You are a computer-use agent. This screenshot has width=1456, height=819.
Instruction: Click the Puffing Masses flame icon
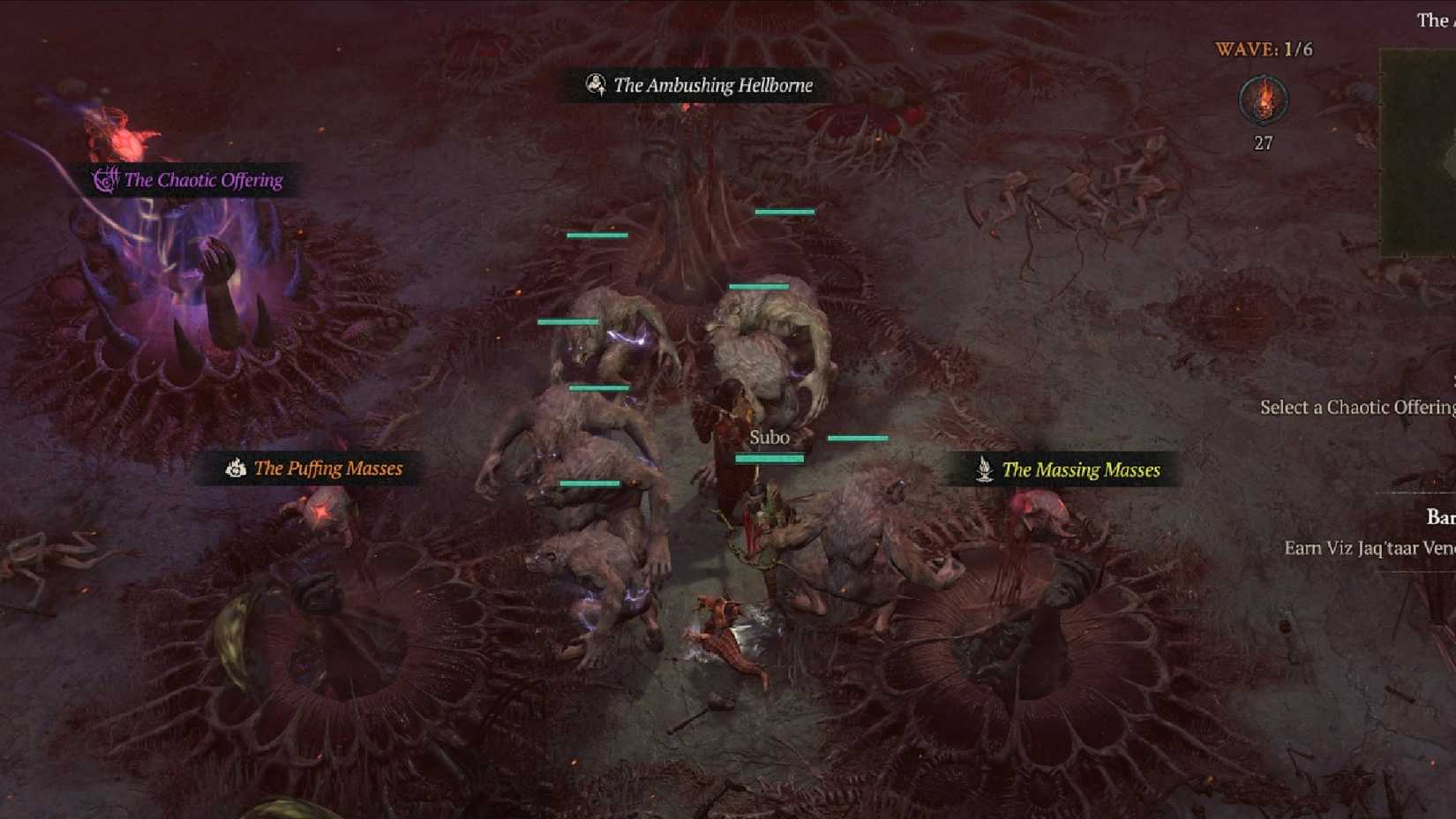coord(236,469)
